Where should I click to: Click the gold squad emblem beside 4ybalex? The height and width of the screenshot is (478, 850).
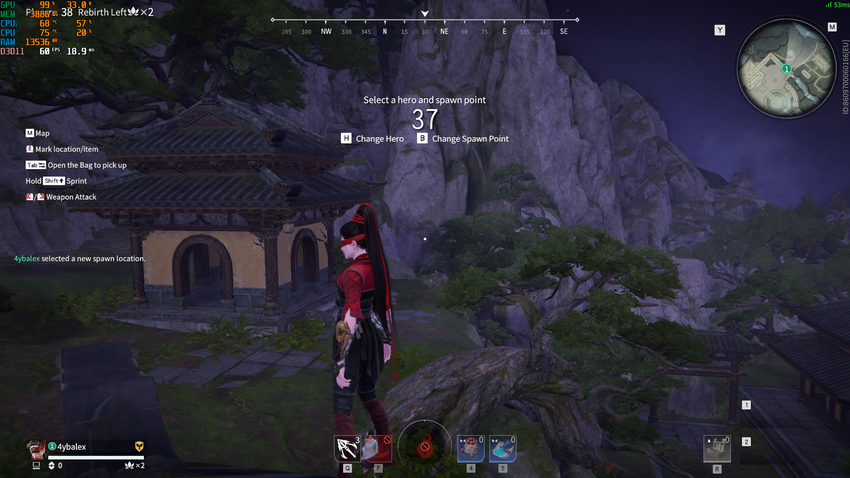click(x=139, y=447)
